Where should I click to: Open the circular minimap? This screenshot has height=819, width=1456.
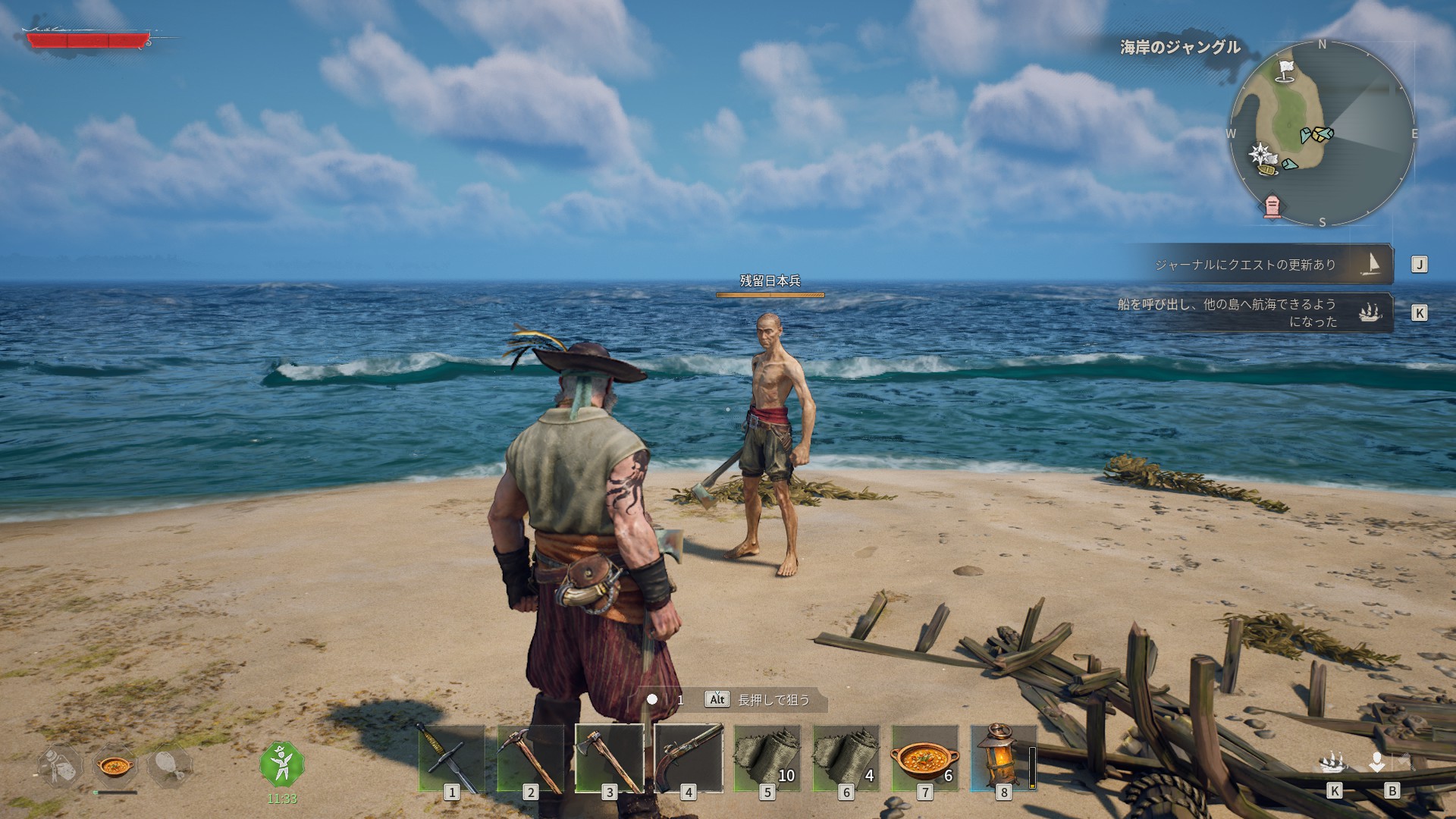click(1321, 133)
